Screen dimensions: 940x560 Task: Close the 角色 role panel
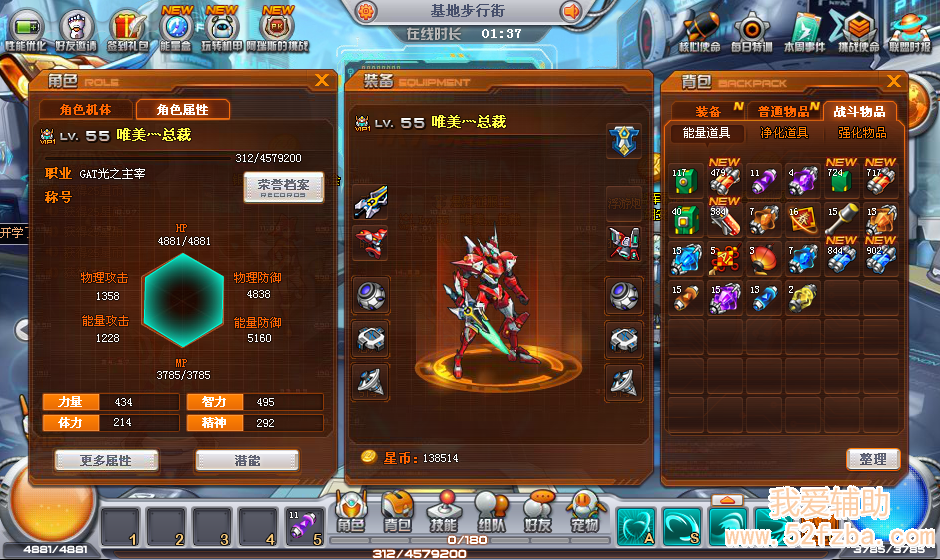pyautogui.click(x=321, y=81)
